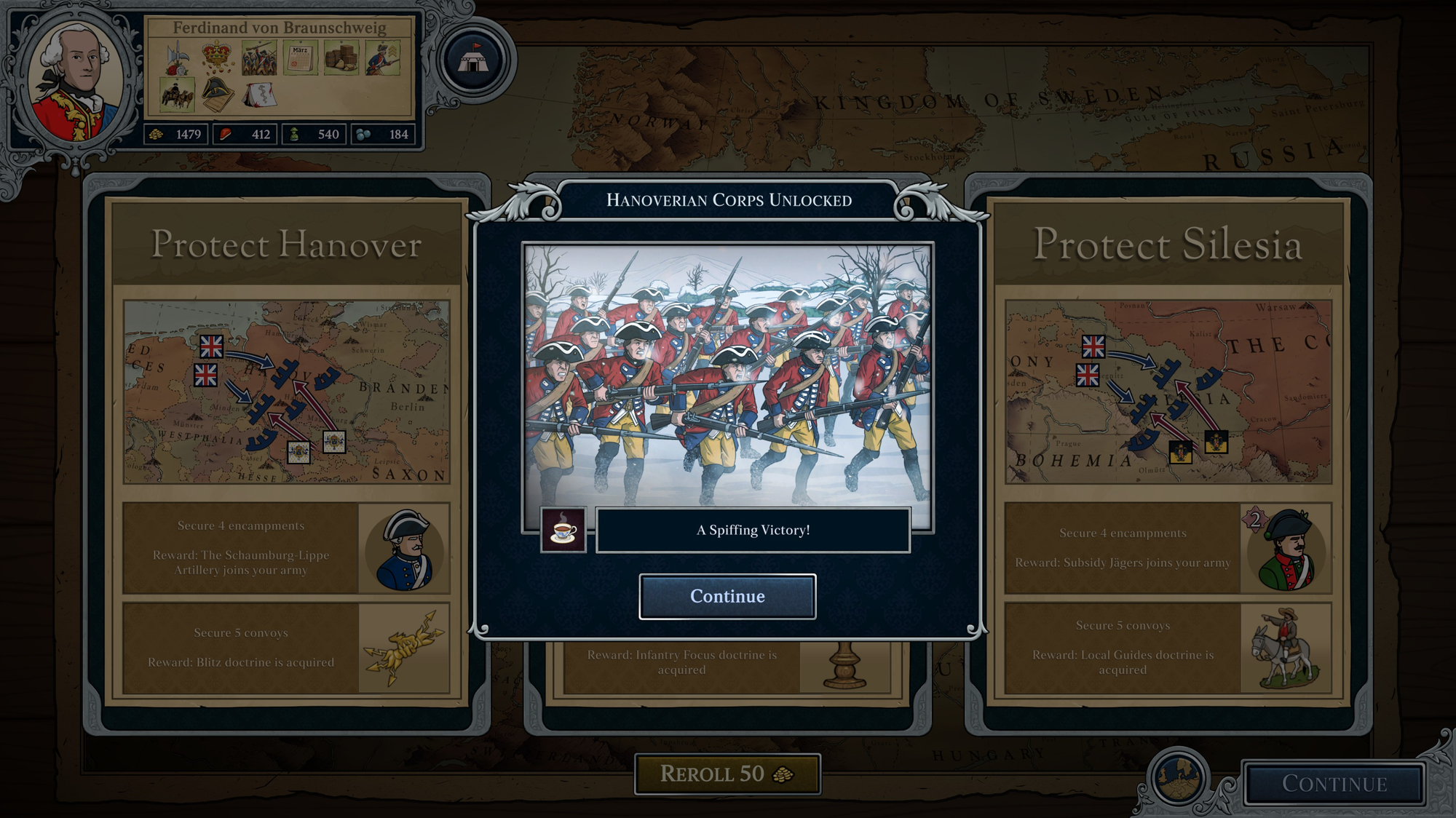
Task: Click the teacup achievement icon
Action: click(563, 530)
